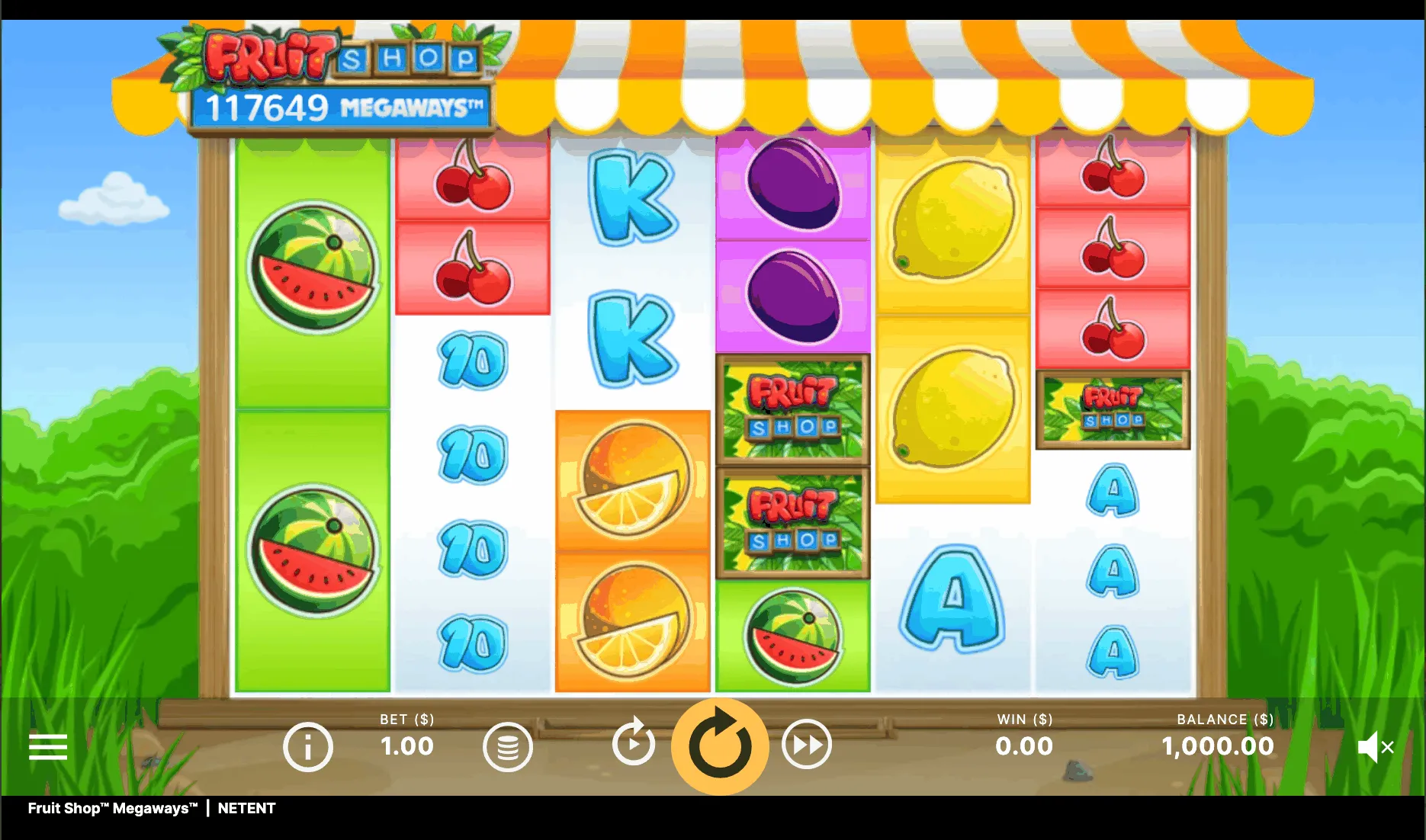Enable quick spin via fast-forward icon
The width and height of the screenshot is (1426, 840).
click(x=806, y=742)
